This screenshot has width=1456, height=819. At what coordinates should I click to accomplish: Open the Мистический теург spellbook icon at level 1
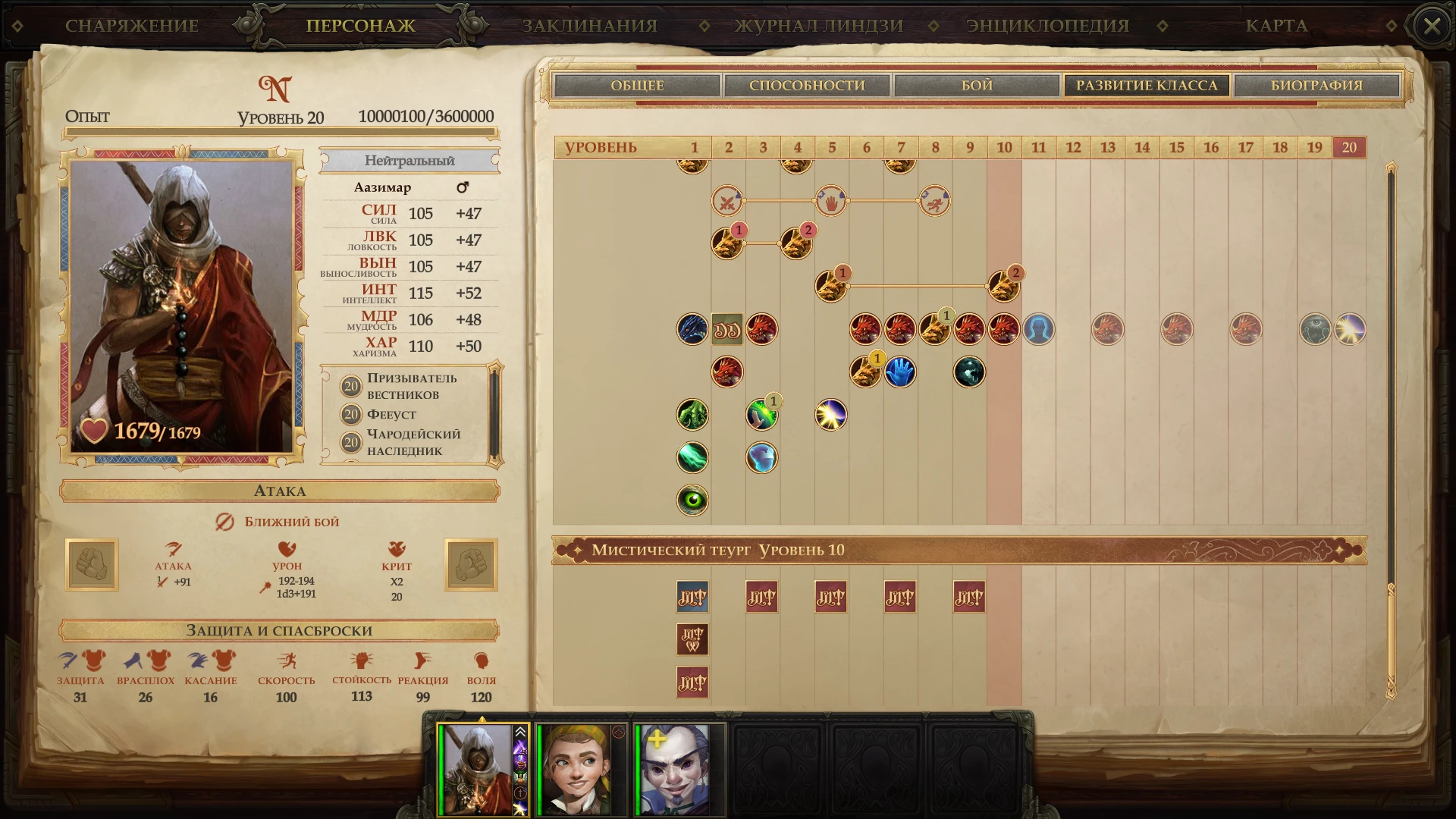pyautogui.click(x=692, y=597)
